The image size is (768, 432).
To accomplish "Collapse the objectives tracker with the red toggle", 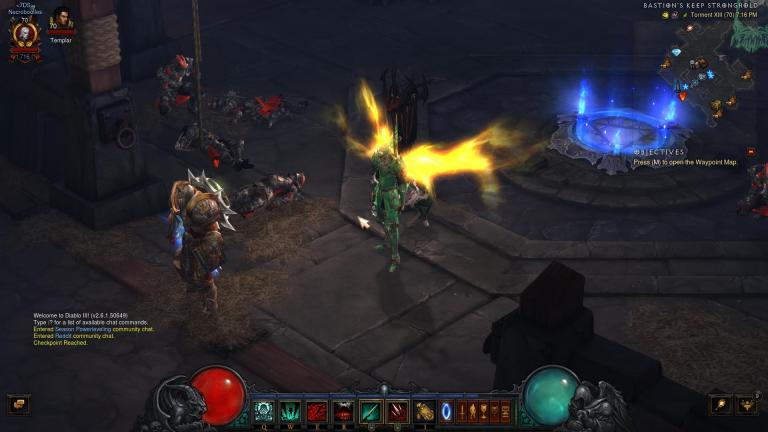I will tap(751, 152).
